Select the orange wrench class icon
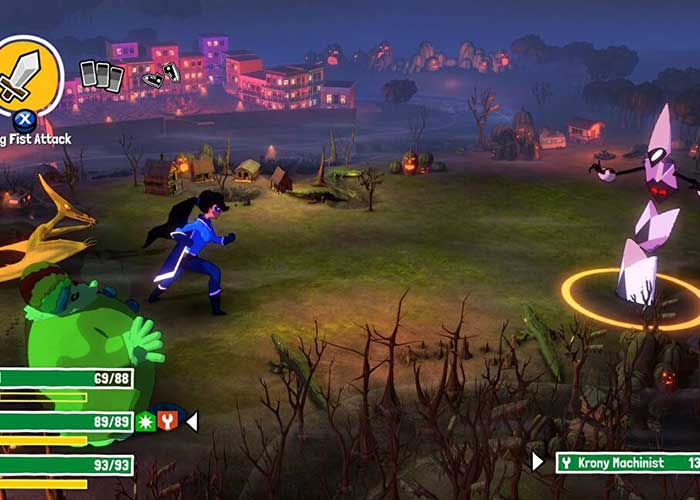 (x=168, y=422)
